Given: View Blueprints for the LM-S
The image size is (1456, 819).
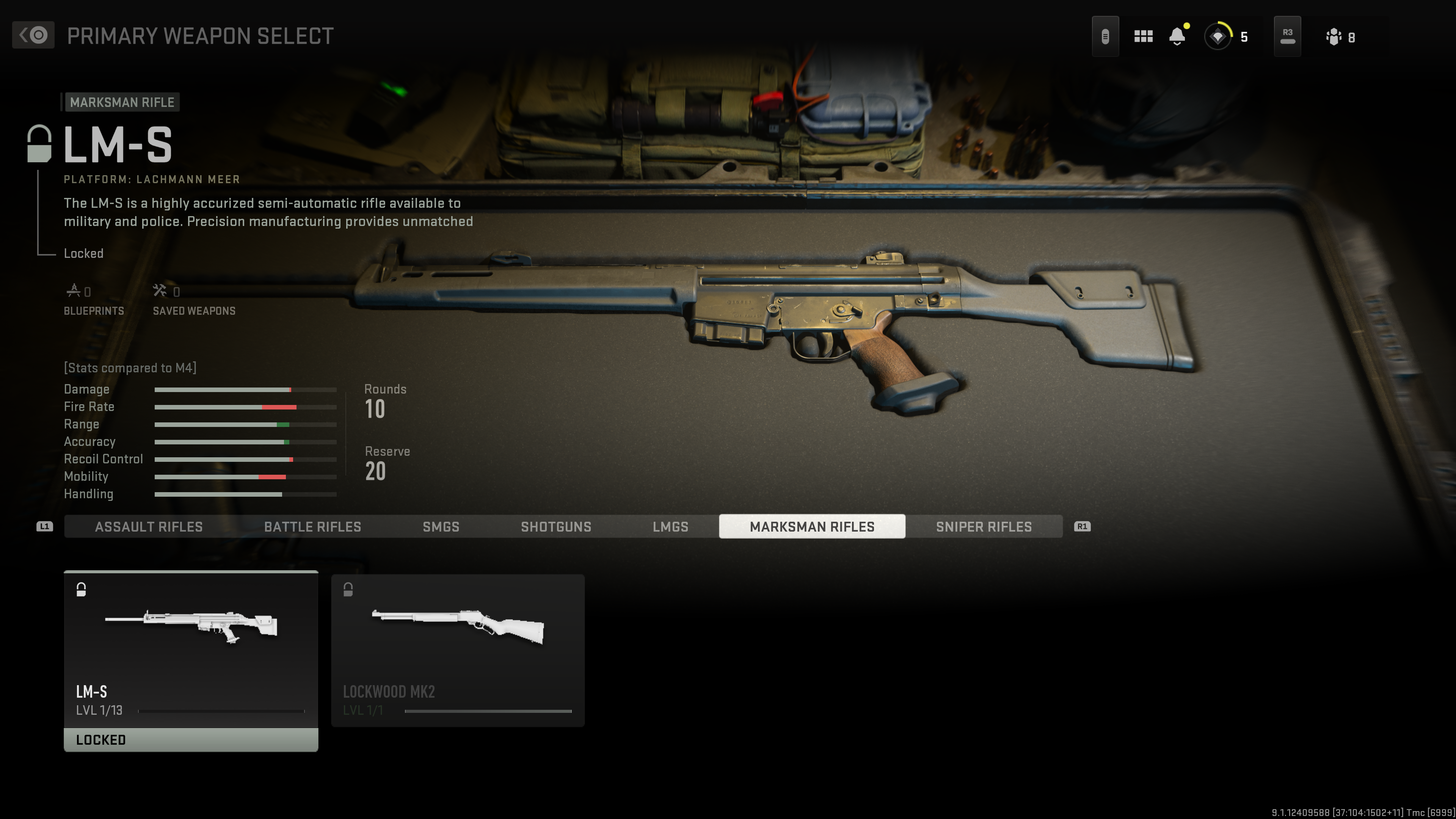Looking at the screenshot, I should [x=94, y=300].
